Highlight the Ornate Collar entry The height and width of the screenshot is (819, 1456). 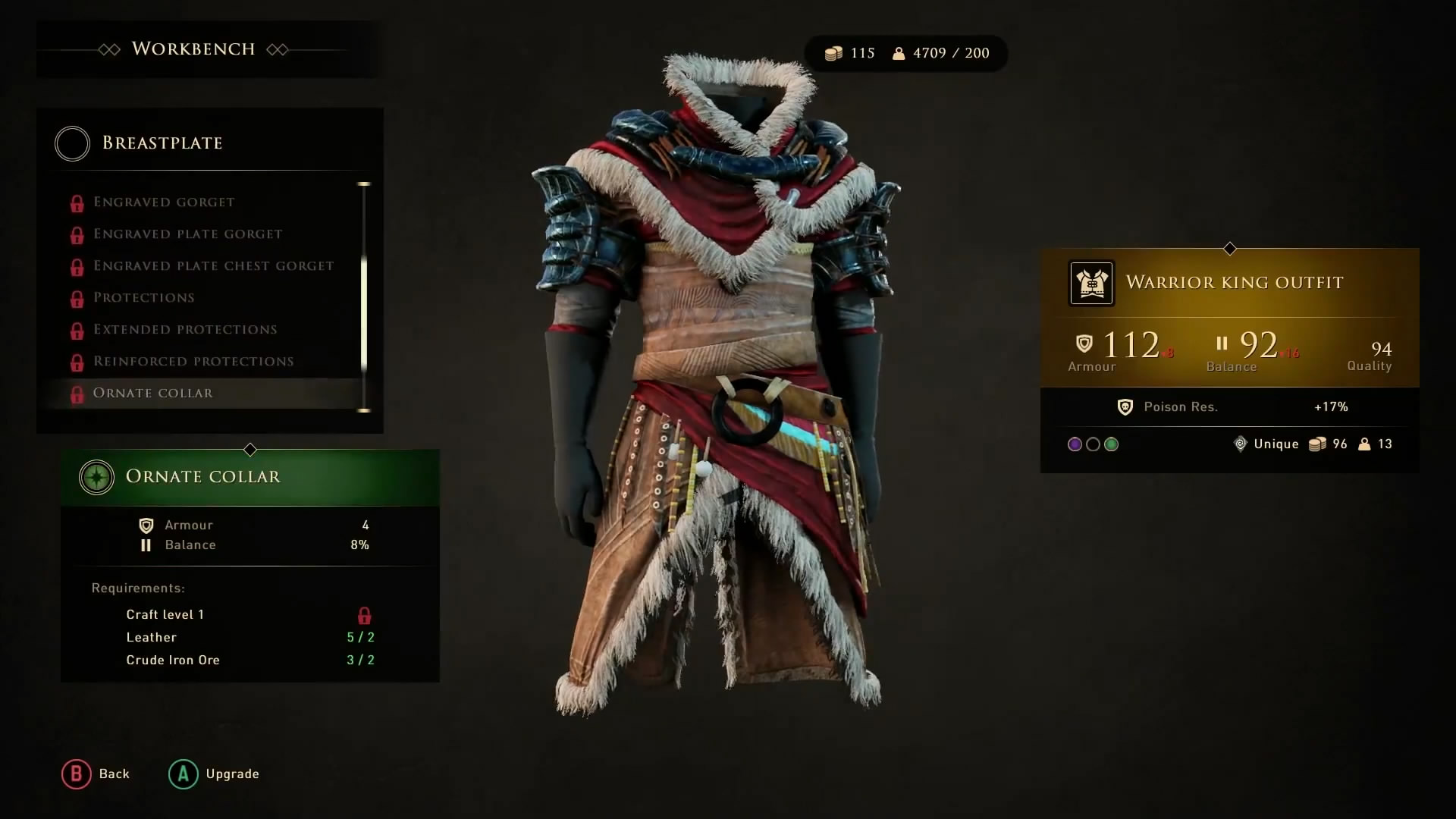[152, 394]
